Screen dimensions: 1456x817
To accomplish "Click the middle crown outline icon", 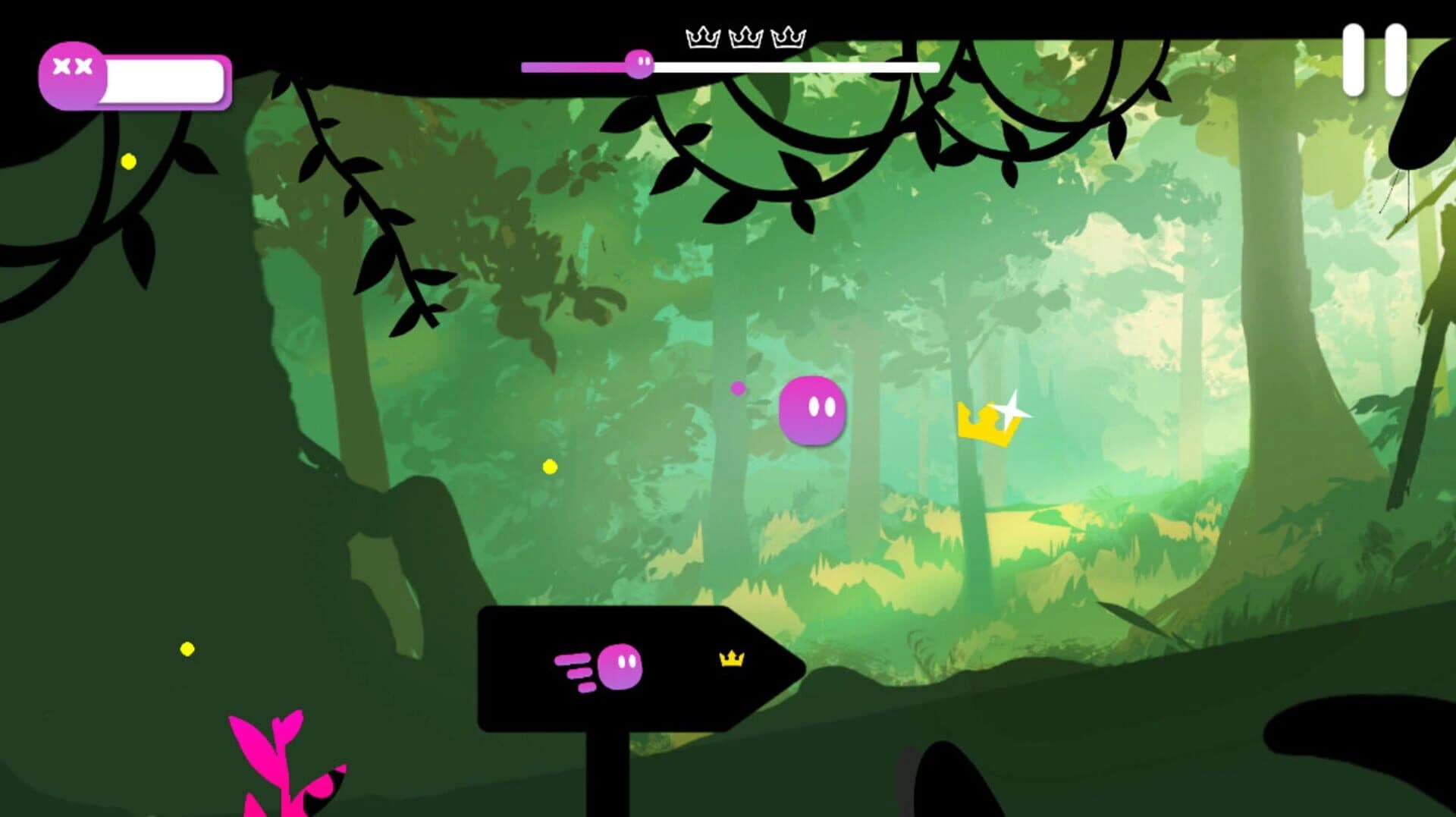I will coord(746,35).
